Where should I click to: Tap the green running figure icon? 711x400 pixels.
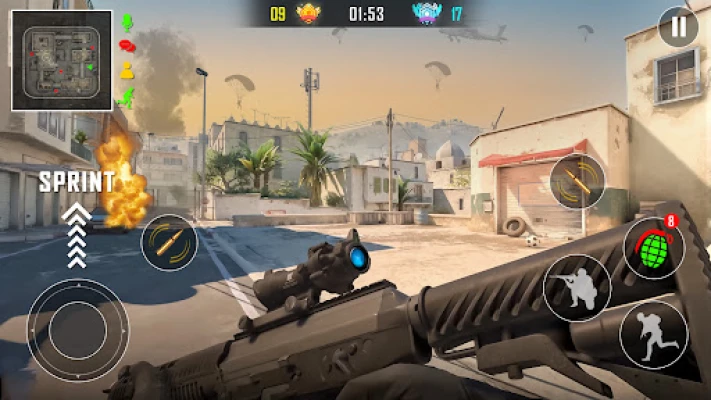(x=126, y=97)
